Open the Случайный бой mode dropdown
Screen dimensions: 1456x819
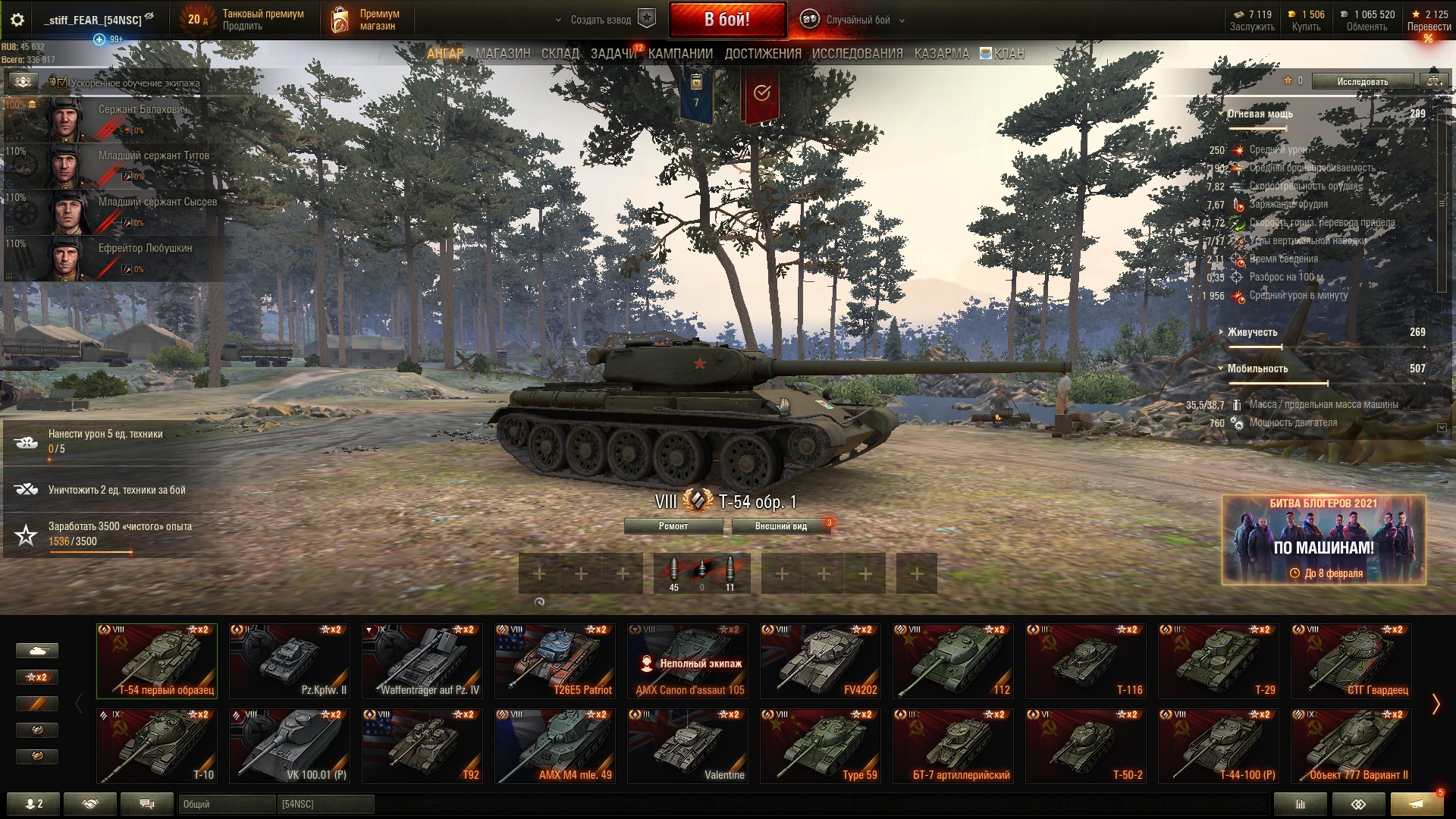pyautogui.click(x=857, y=20)
